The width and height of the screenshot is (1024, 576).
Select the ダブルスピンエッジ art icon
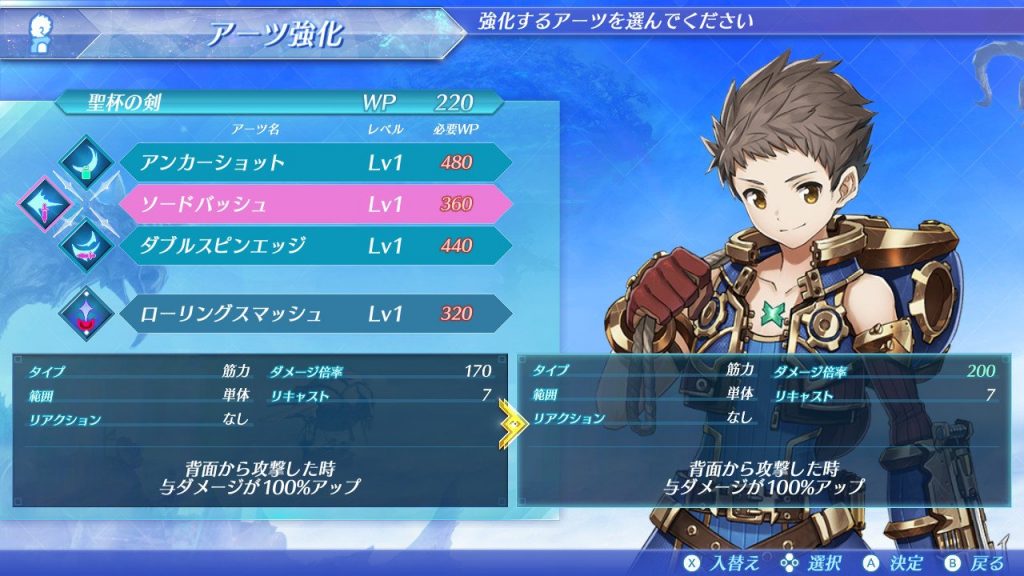pos(90,247)
